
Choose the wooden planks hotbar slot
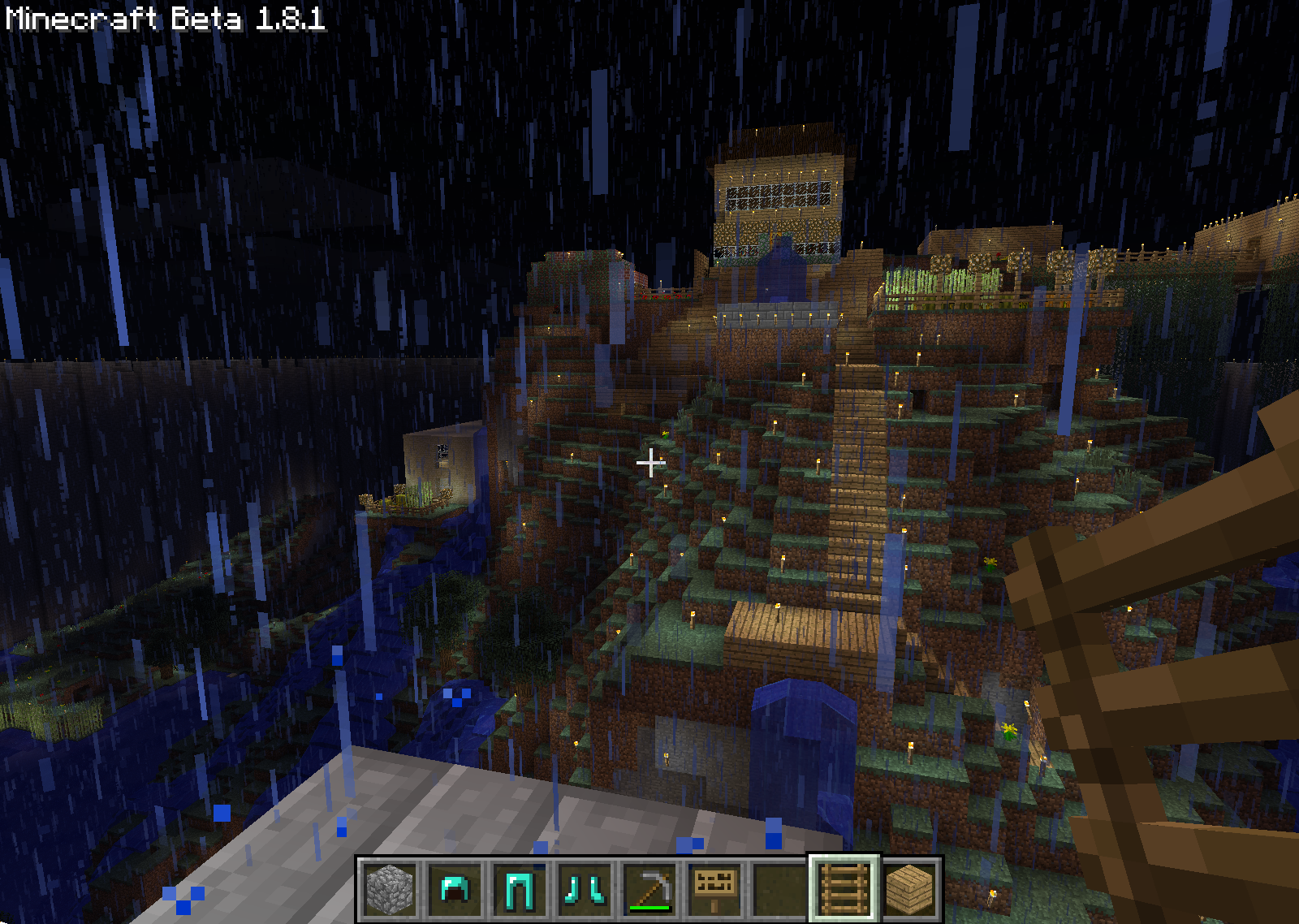[909, 889]
